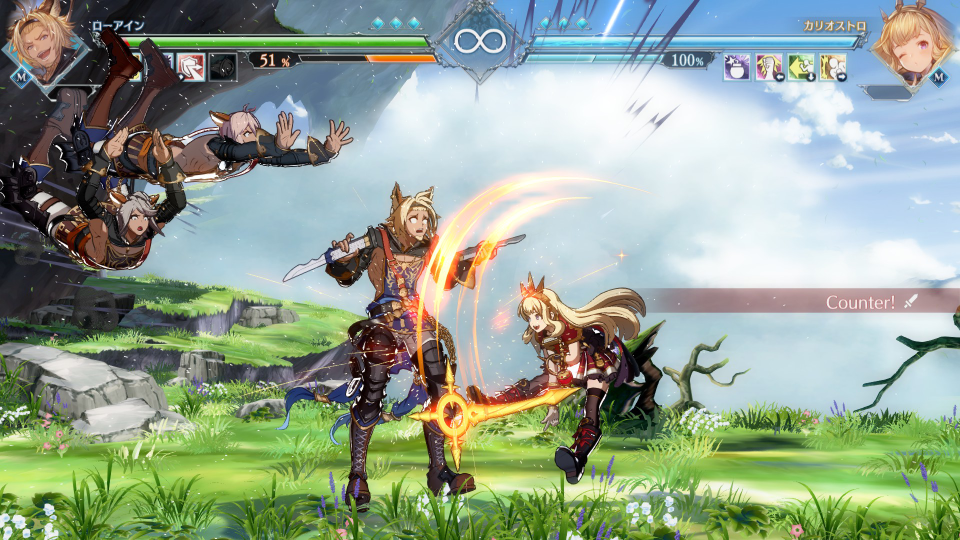This screenshot has width=960, height=540.
Task: Select Lowain's red arrow skill icon
Action: [190, 67]
